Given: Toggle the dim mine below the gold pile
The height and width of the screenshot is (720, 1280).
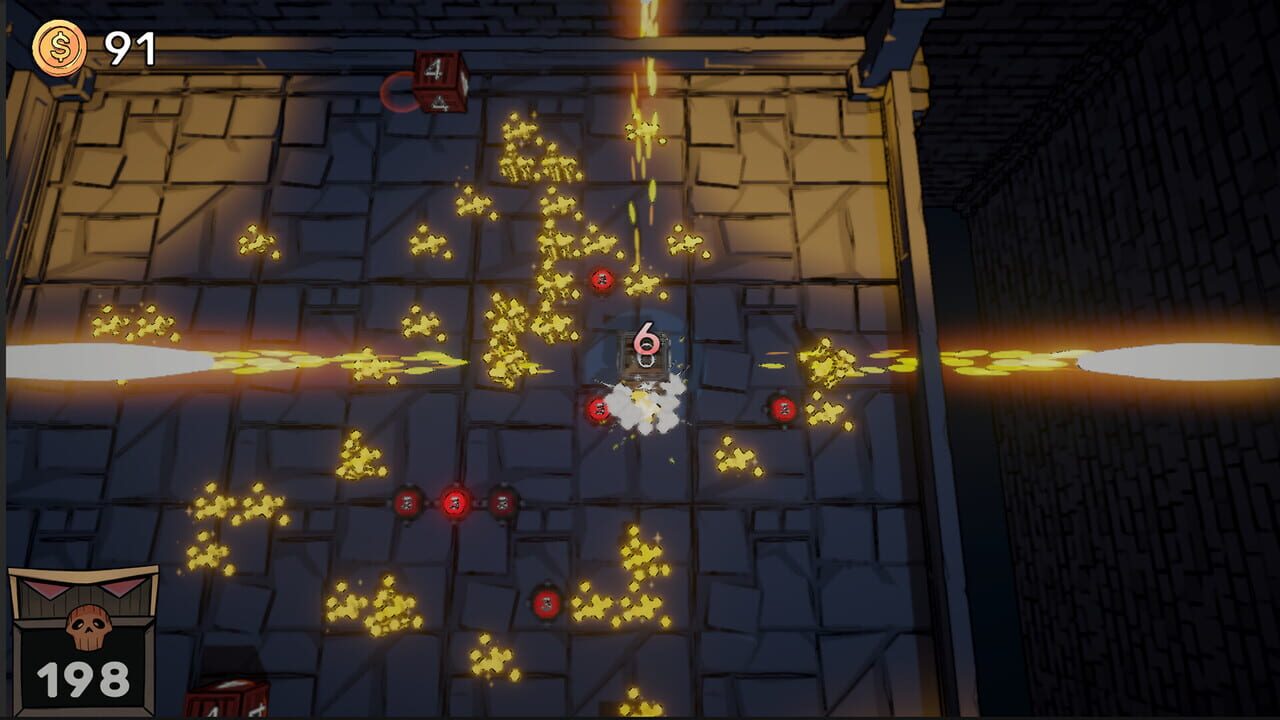Looking at the screenshot, I should [547, 603].
